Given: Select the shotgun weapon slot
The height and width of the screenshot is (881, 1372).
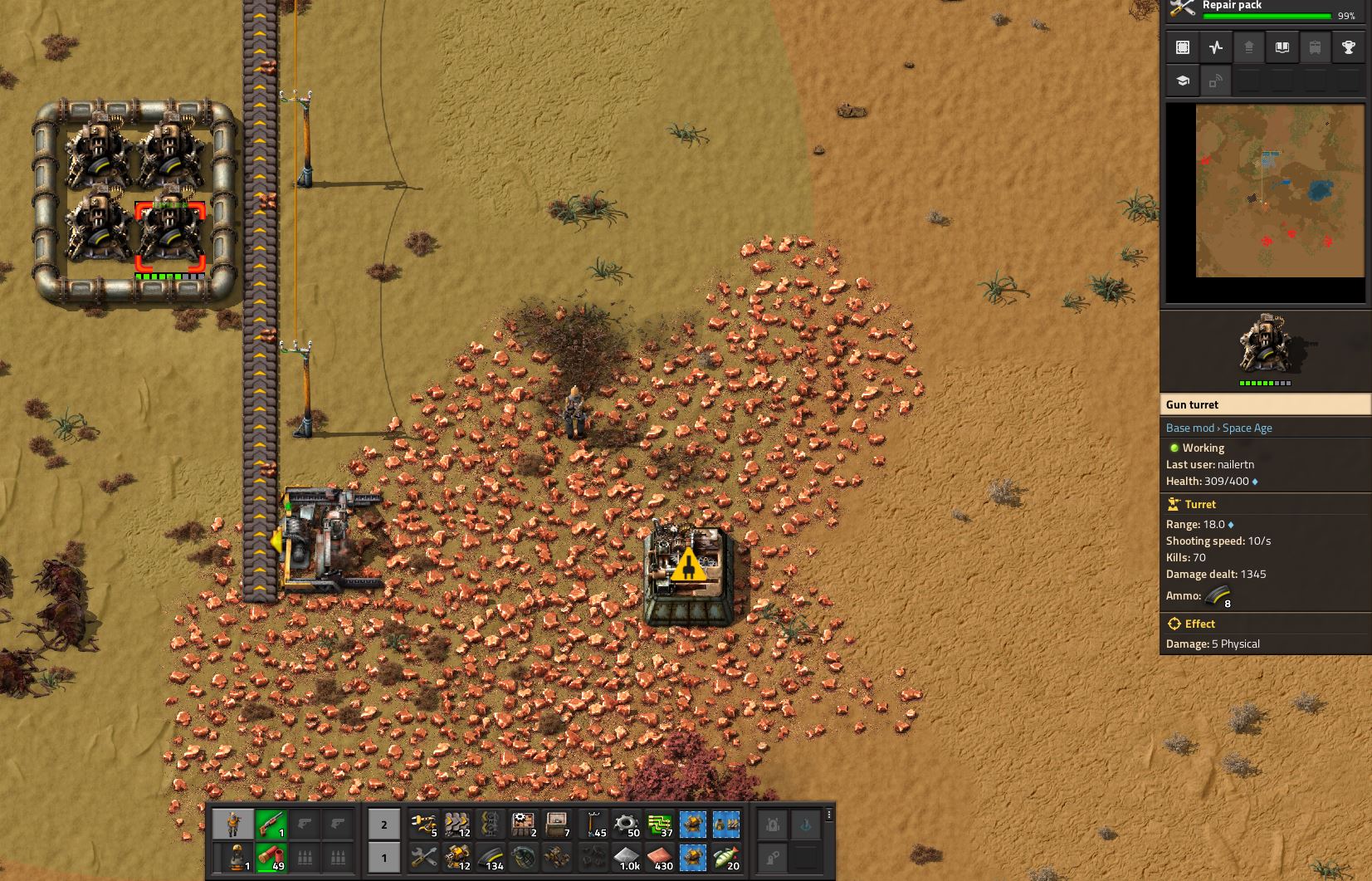Looking at the screenshot, I should point(271,824).
